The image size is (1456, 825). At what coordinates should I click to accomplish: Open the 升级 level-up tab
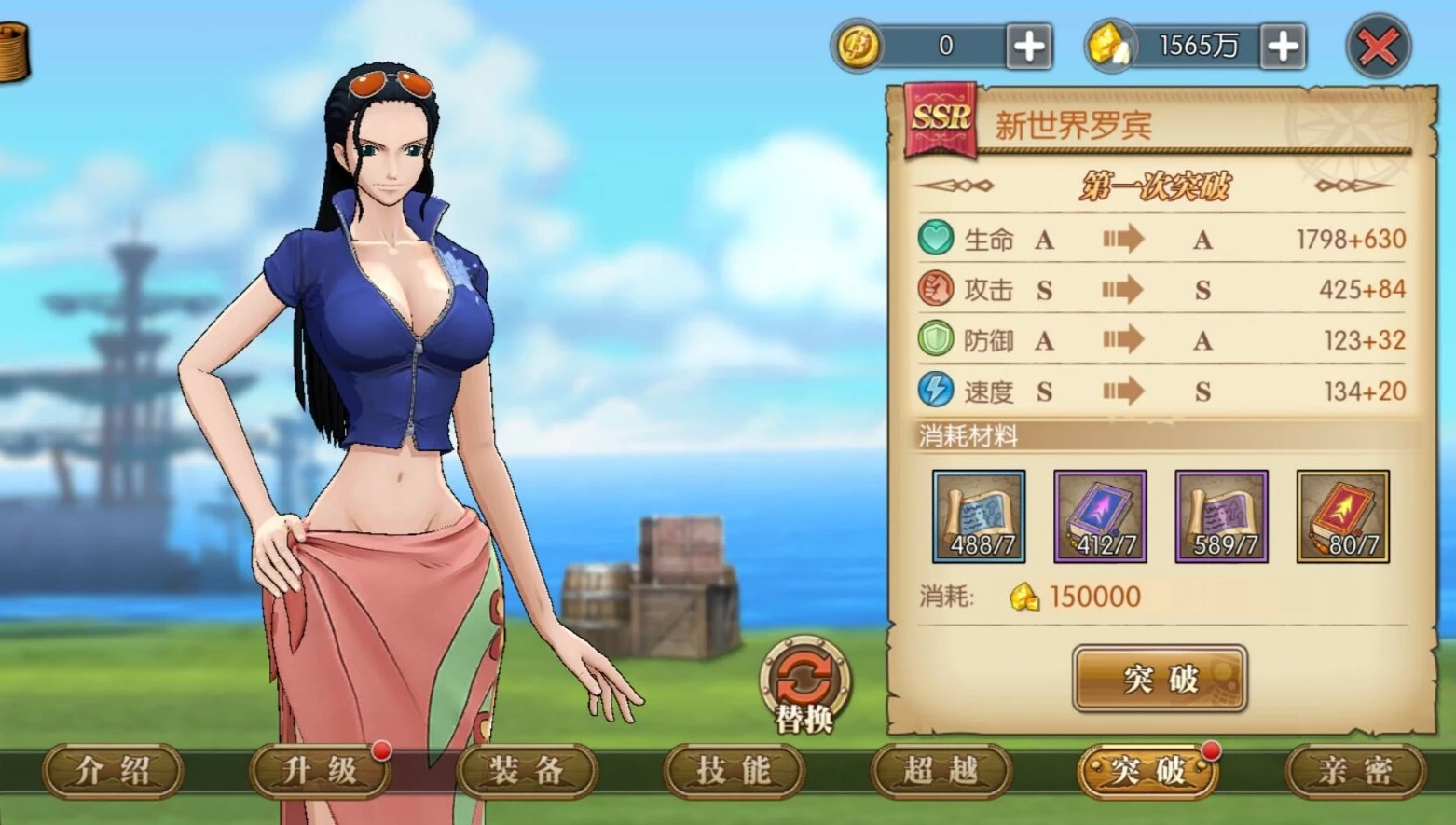point(320,771)
